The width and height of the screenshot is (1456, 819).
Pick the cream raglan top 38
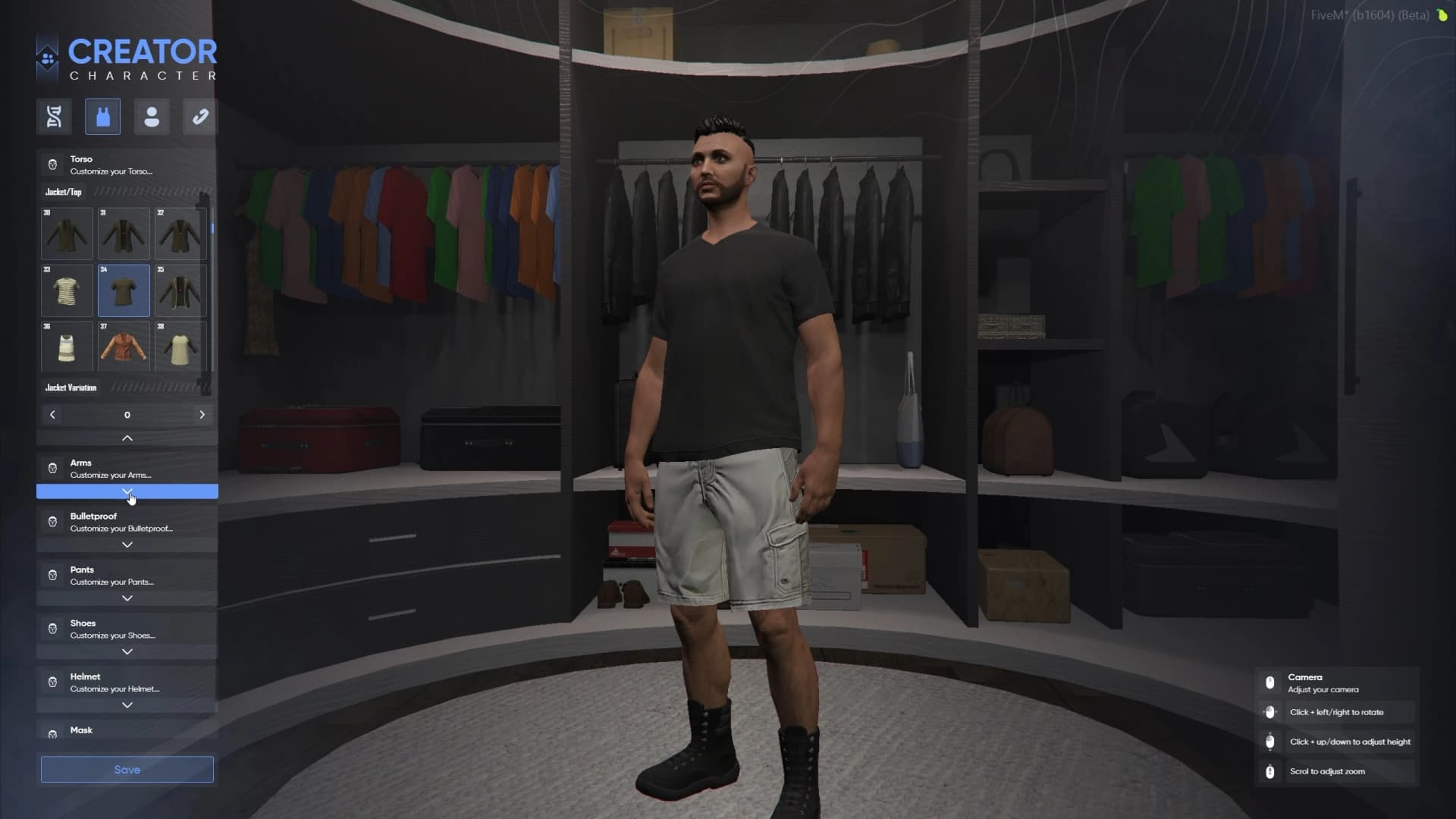coord(180,347)
